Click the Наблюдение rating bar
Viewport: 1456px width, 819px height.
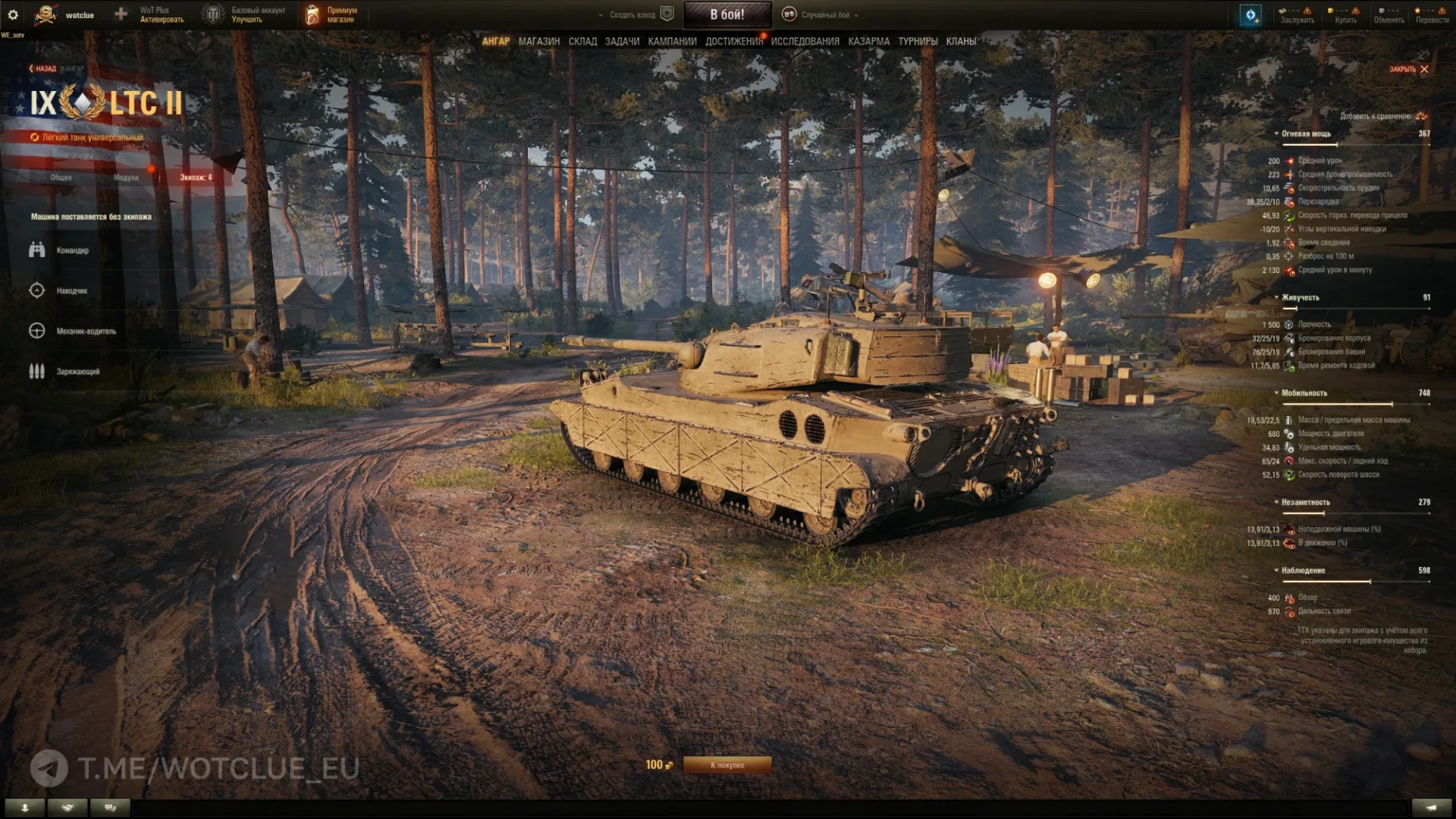click(x=1357, y=580)
